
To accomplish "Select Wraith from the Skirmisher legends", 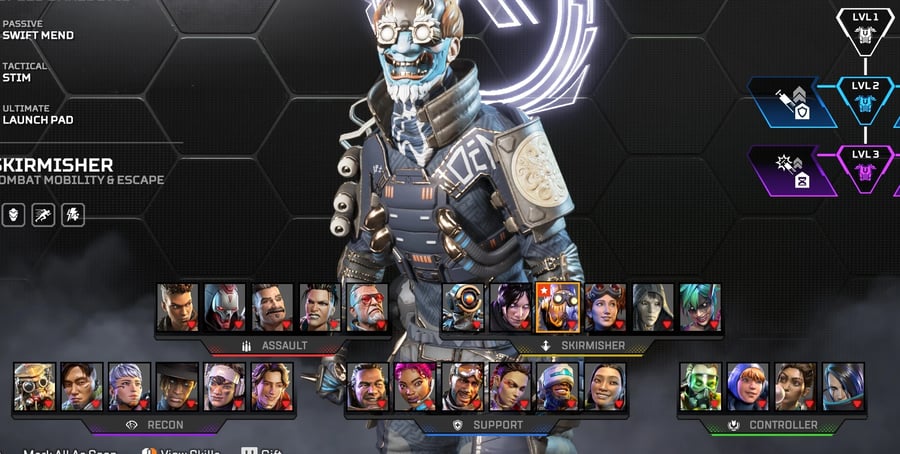I will coord(510,307).
